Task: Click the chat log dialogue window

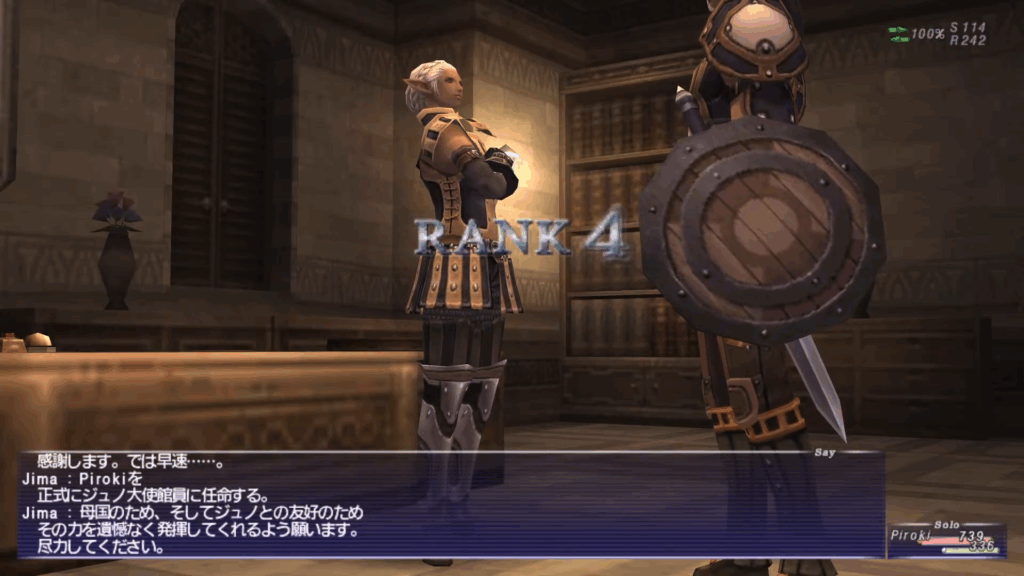Action: tap(450, 503)
